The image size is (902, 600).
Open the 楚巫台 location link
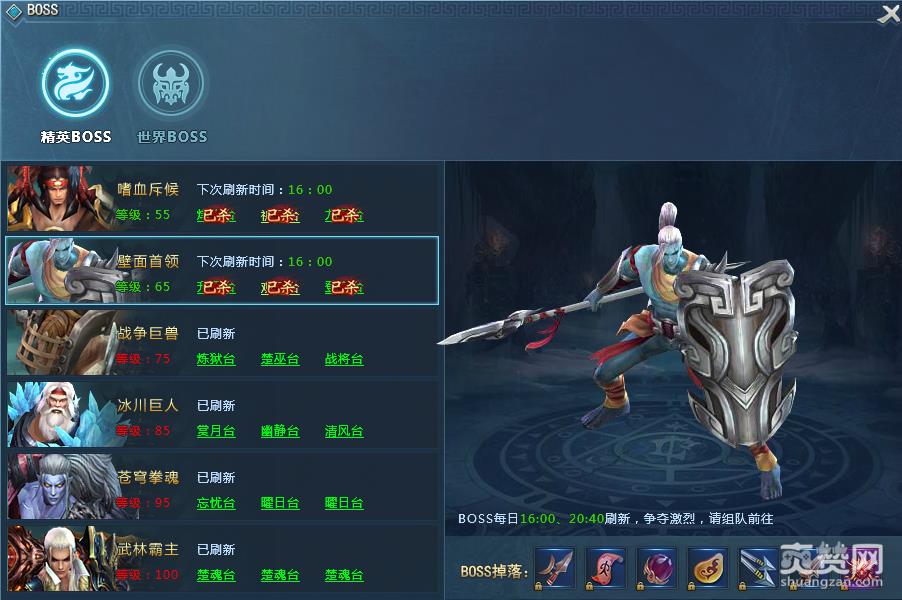(280, 359)
